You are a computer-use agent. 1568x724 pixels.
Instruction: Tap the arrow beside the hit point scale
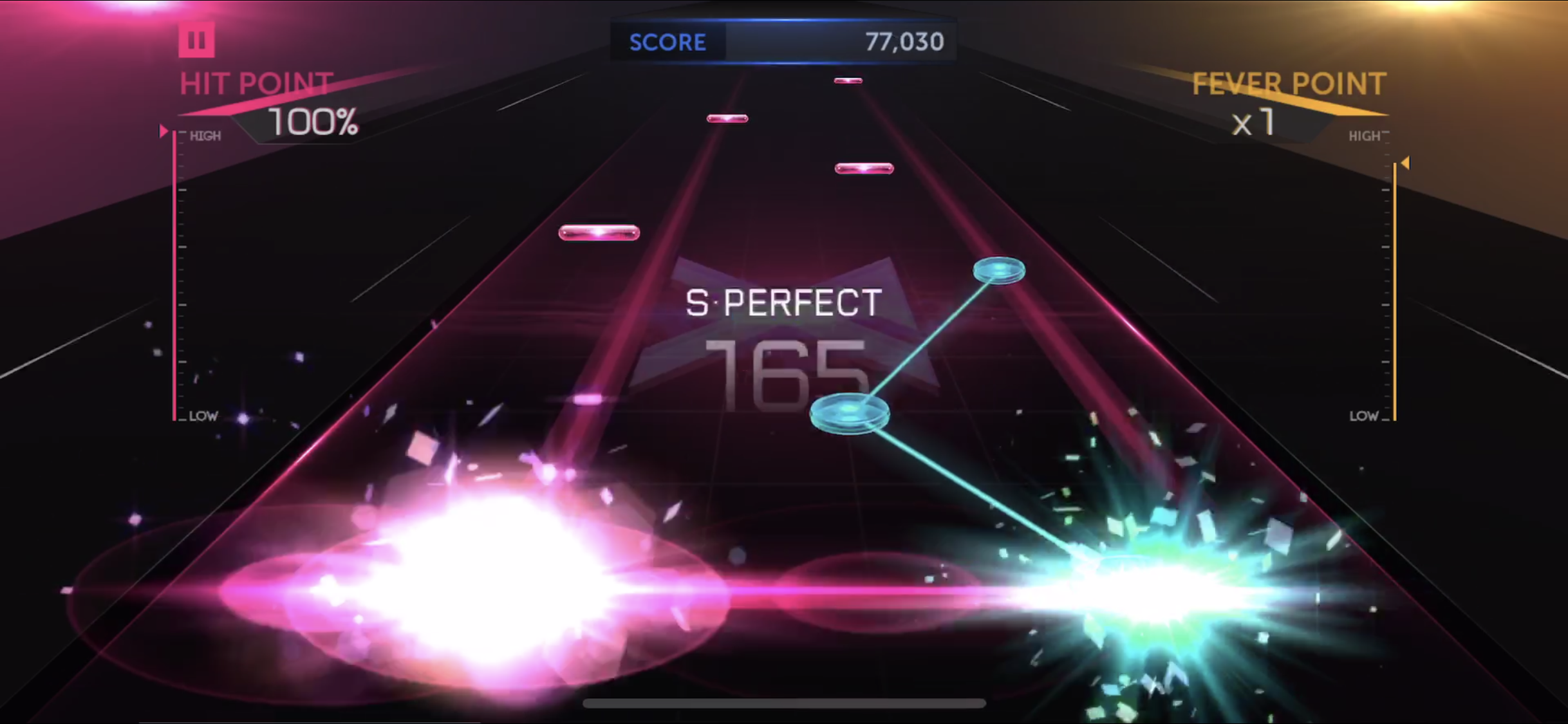click(165, 131)
